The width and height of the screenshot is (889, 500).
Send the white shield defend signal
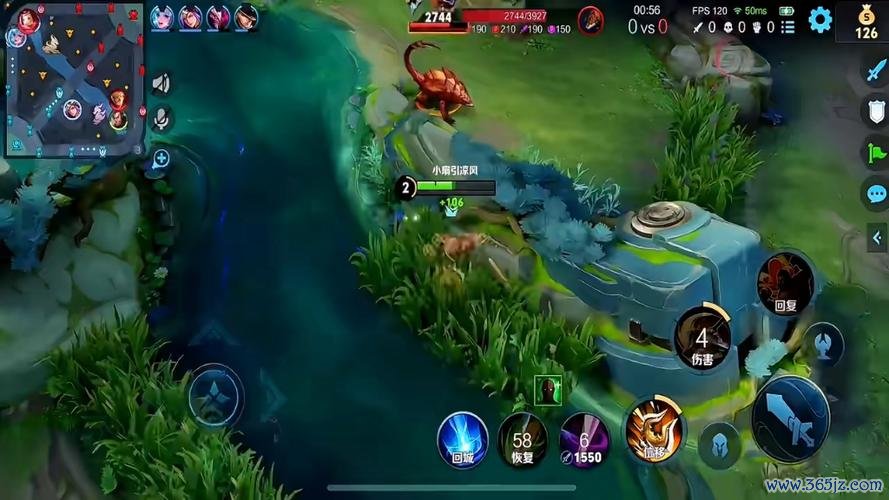point(876,110)
